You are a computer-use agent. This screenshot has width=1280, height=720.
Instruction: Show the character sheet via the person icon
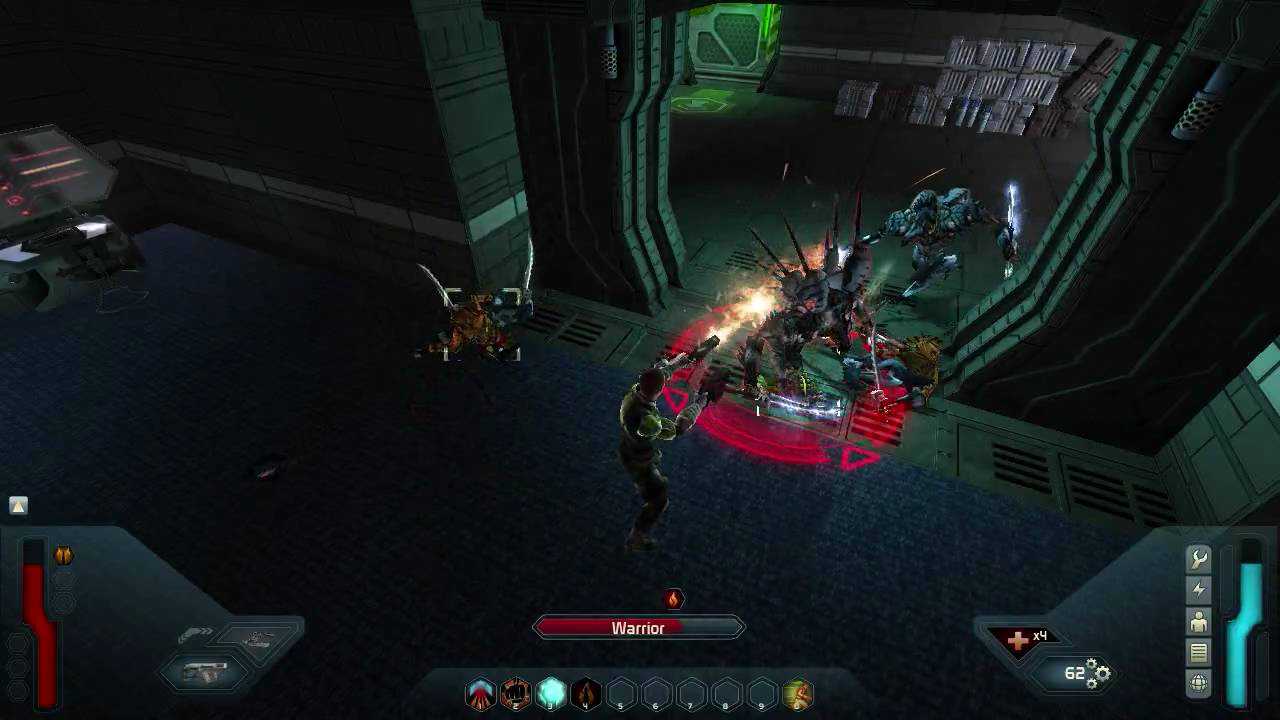[x=1198, y=622]
